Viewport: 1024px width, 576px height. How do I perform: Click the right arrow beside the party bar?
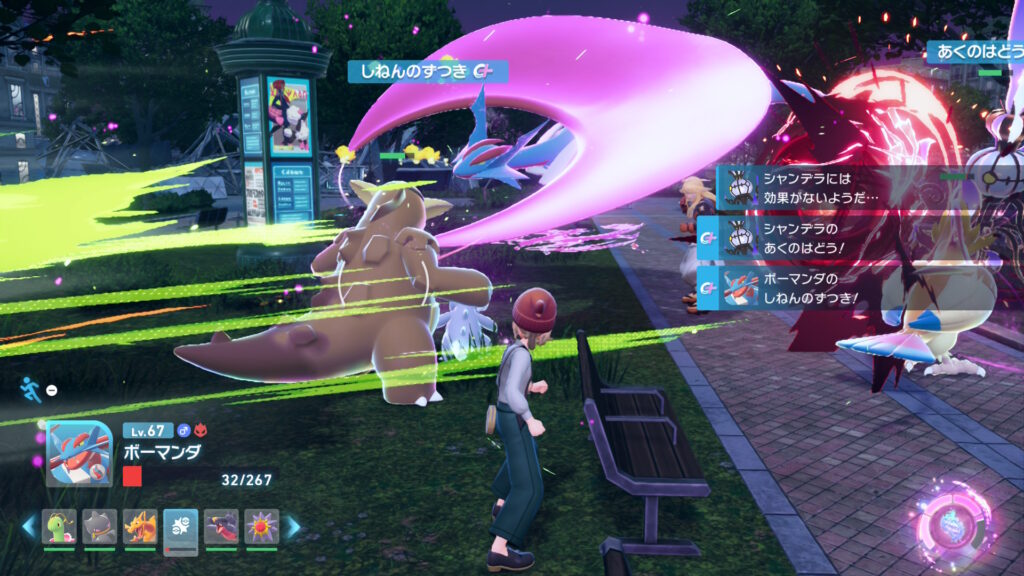(293, 526)
